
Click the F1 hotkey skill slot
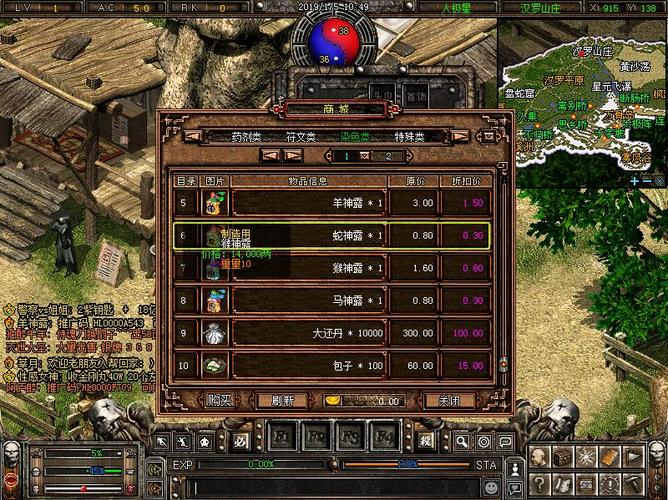click(x=280, y=437)
